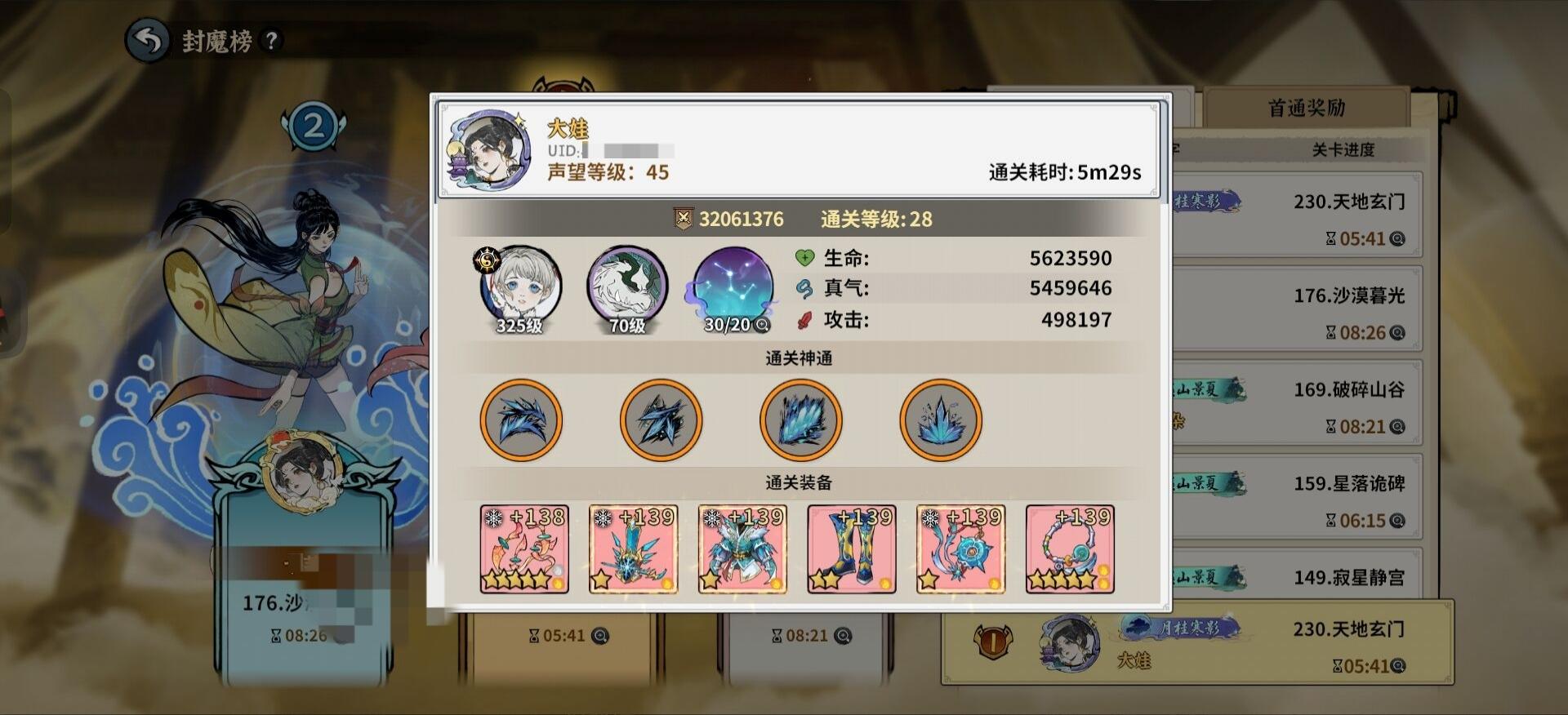Click the green heart icon beside 生命
This screenshot has width=1568, height=715.
(804, 258)
